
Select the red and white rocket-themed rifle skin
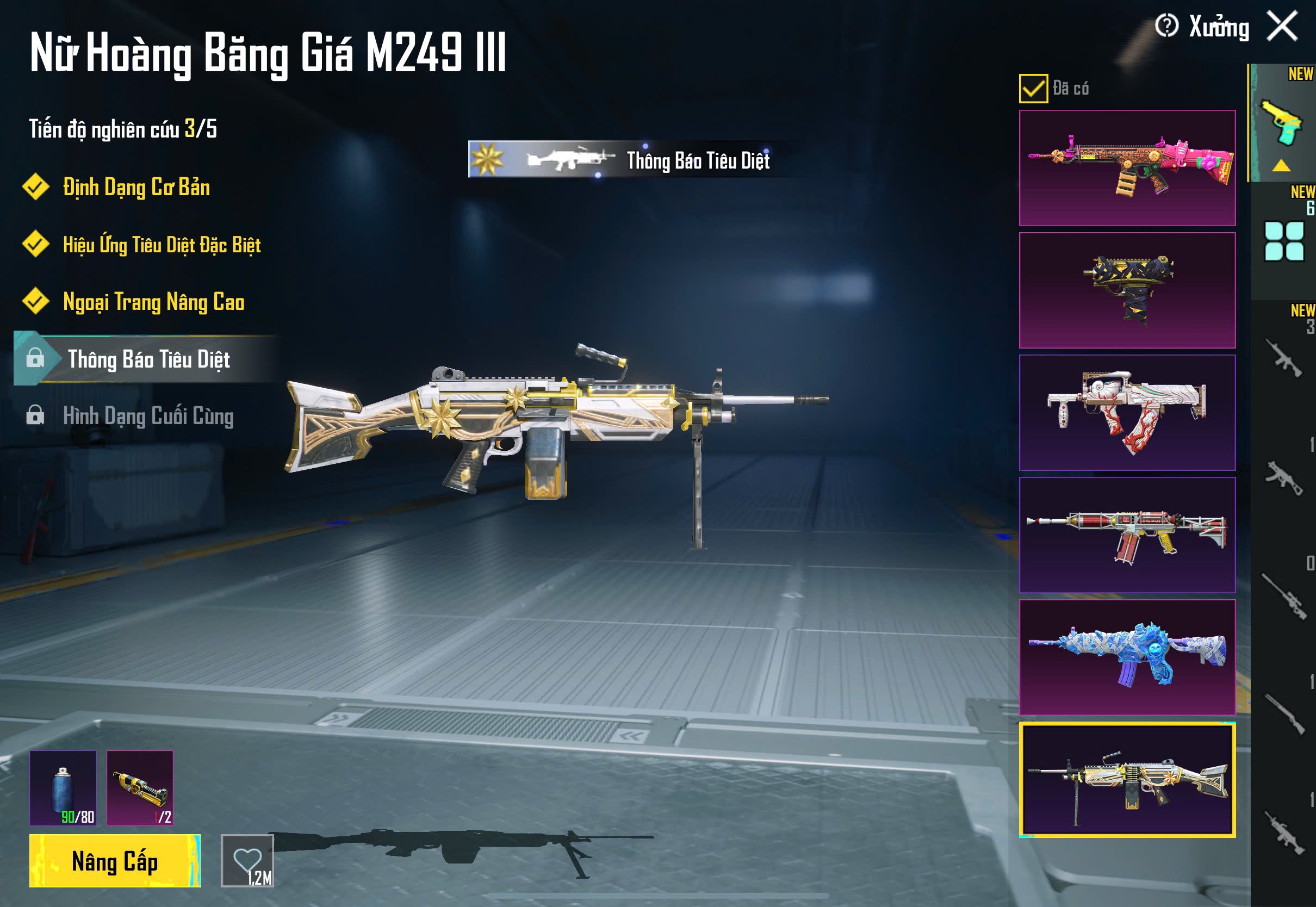(1127, 535)
